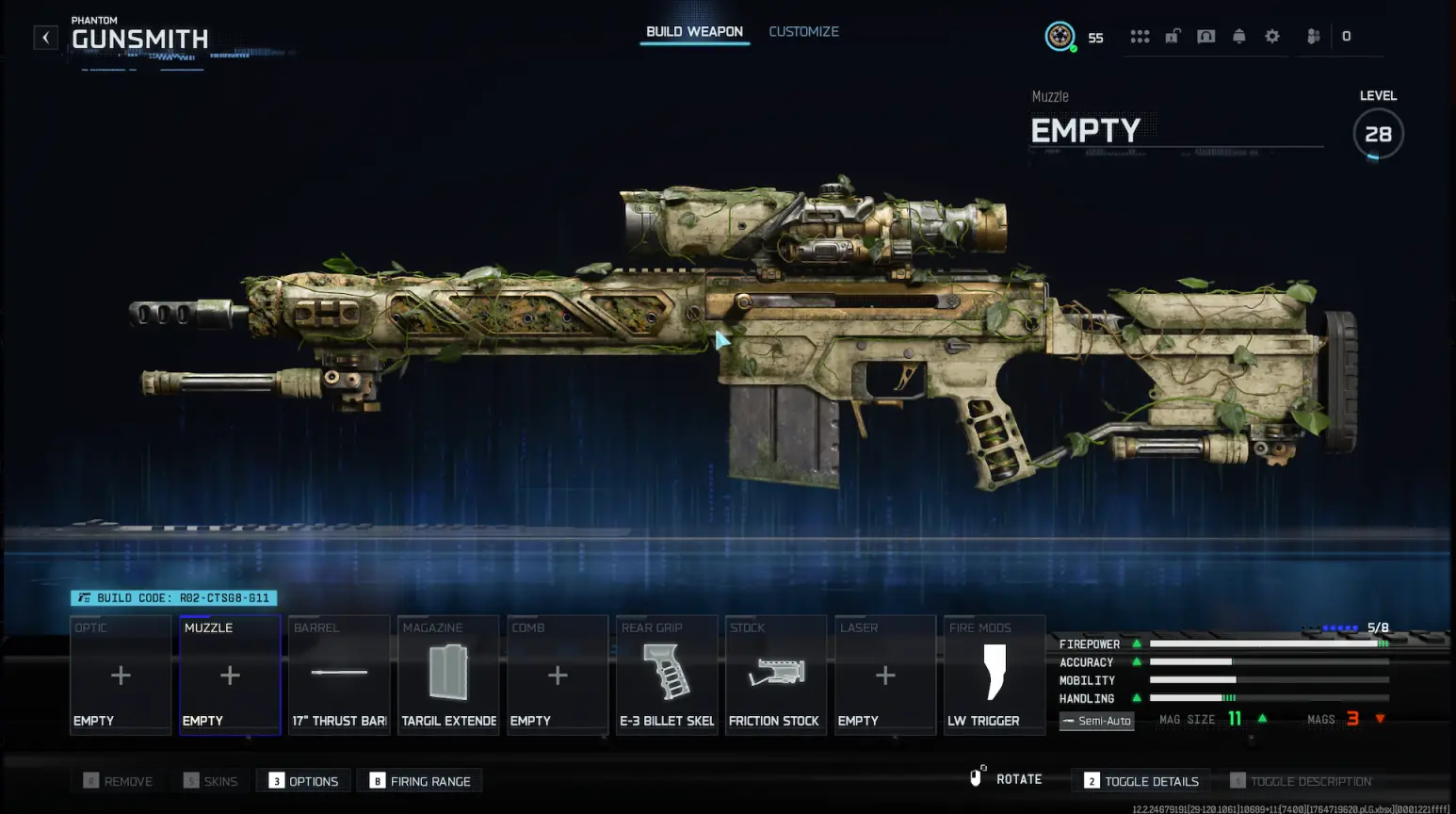This screenshot has height=814, width=1456.
Task: Click the back arrow near Gunsmith title
Action: pos(45,37)
